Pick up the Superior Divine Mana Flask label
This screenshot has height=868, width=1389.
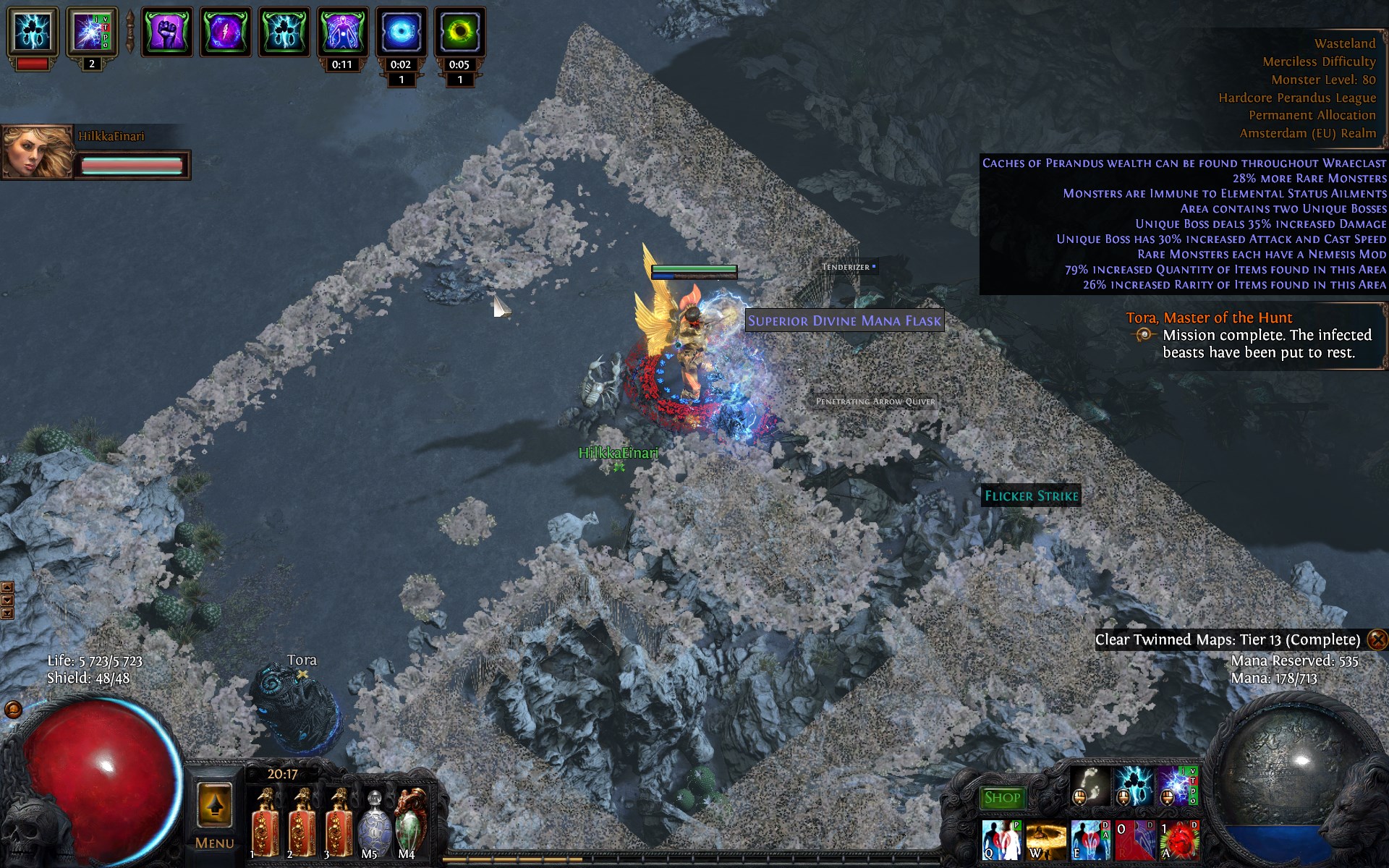pyautogui.click(x=844, y=320)
